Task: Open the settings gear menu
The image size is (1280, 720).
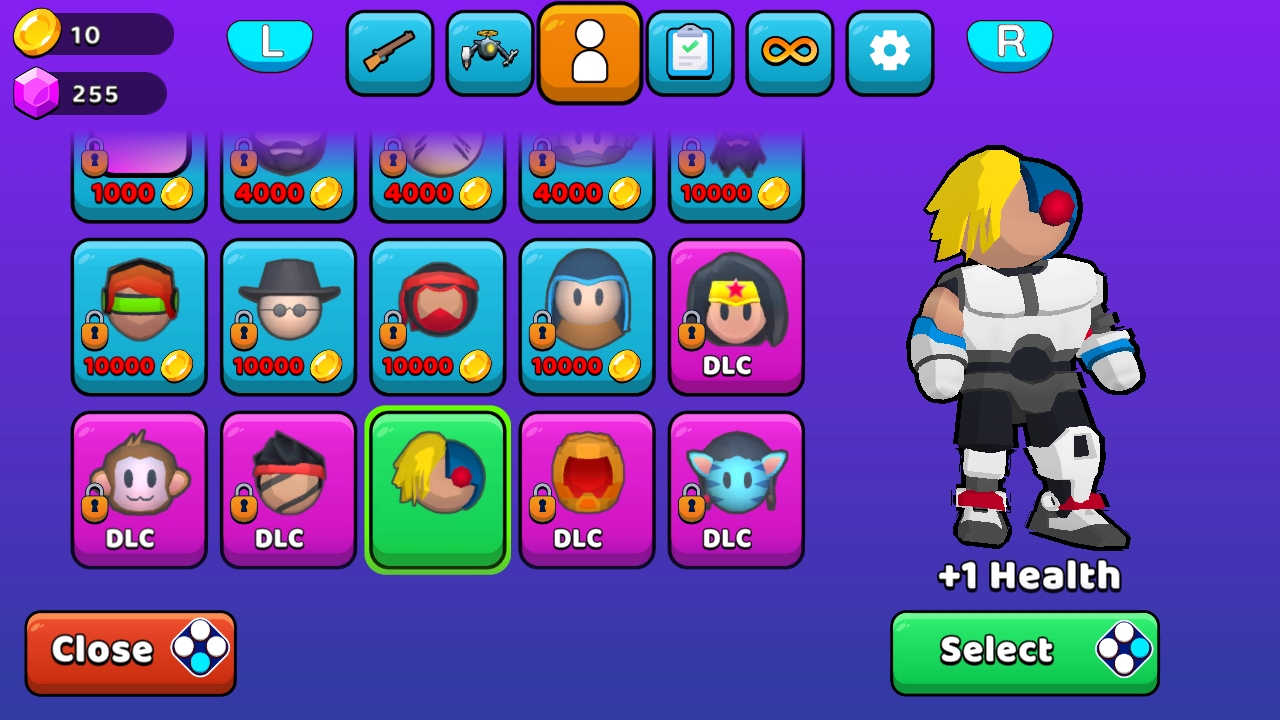Action: tap(889, 52)
